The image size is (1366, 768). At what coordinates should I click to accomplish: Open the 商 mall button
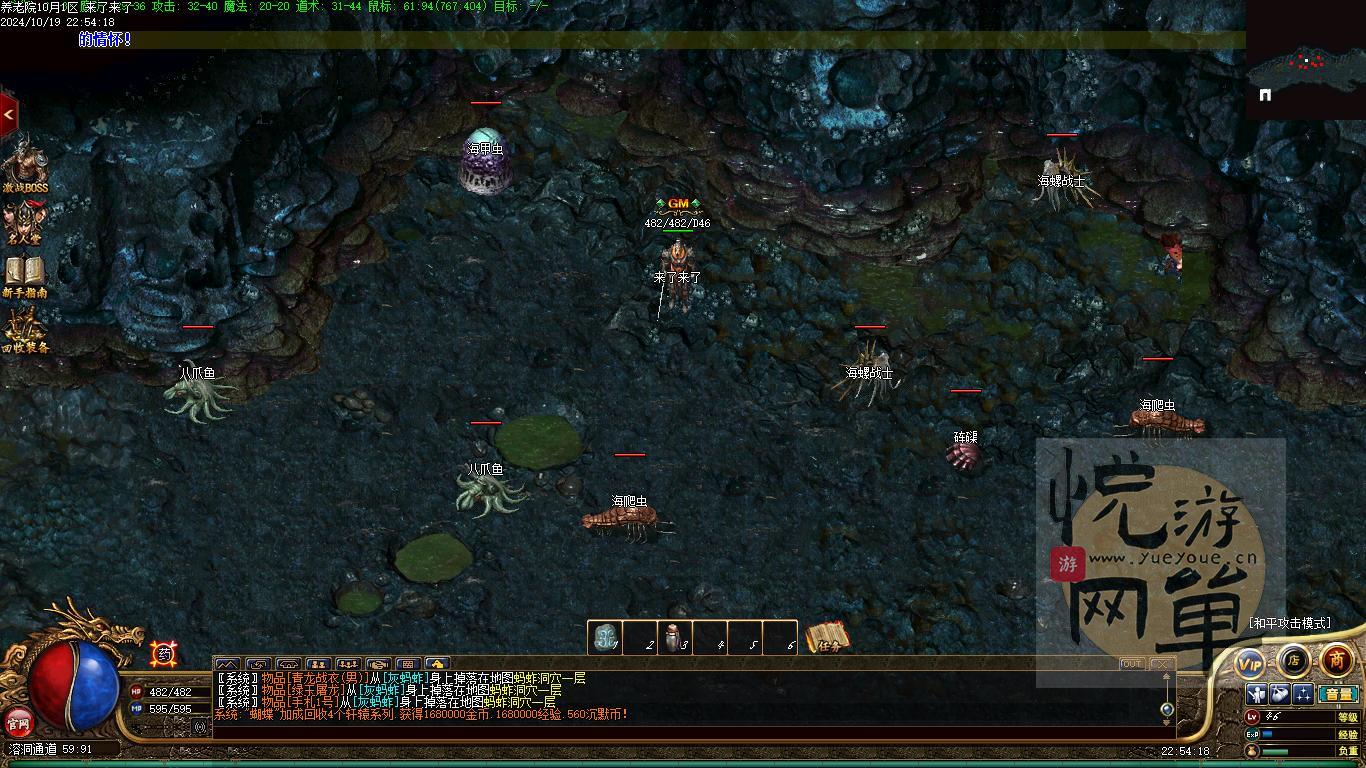pos(1337,660)
